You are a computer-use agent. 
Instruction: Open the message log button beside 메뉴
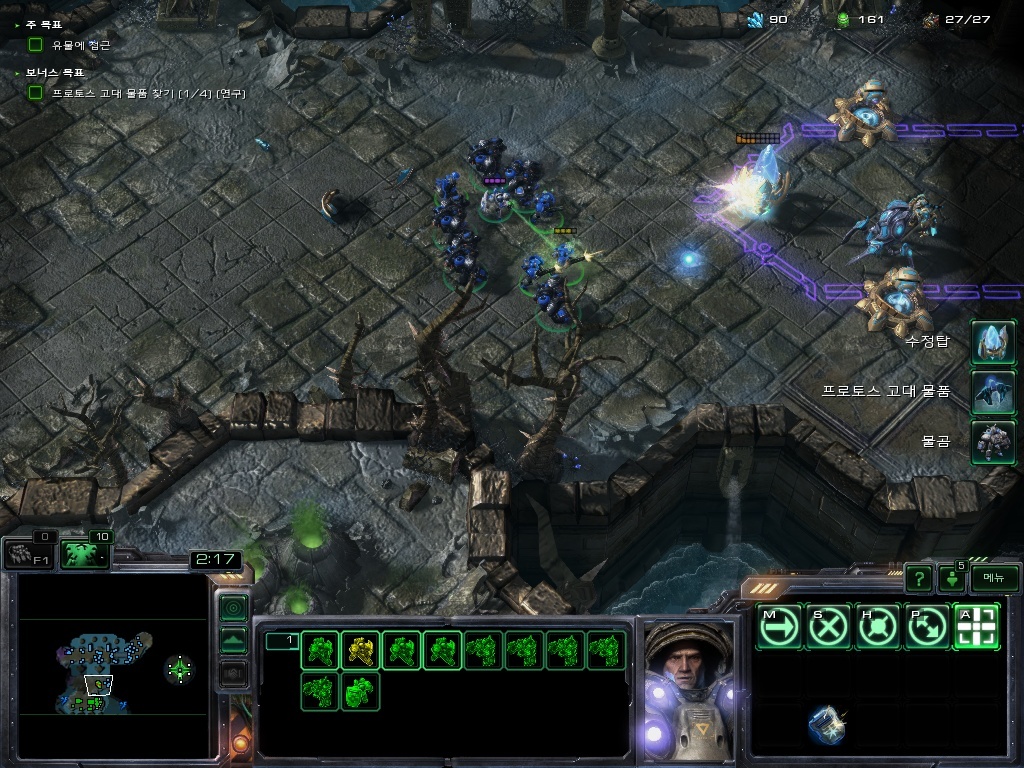pos(951,578)
